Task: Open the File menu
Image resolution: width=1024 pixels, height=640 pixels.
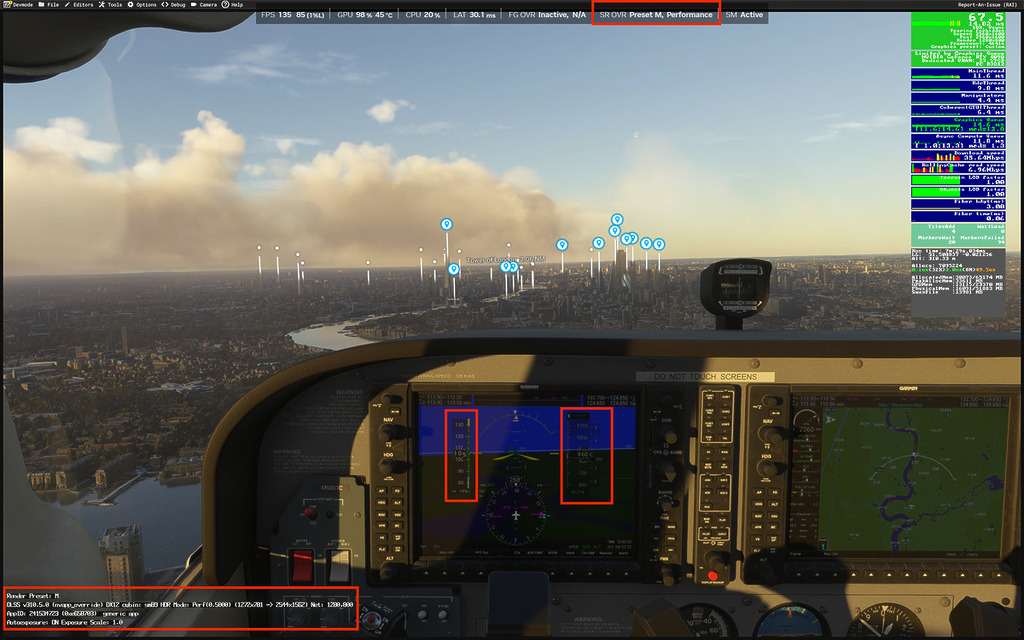Action: (52, 4)
